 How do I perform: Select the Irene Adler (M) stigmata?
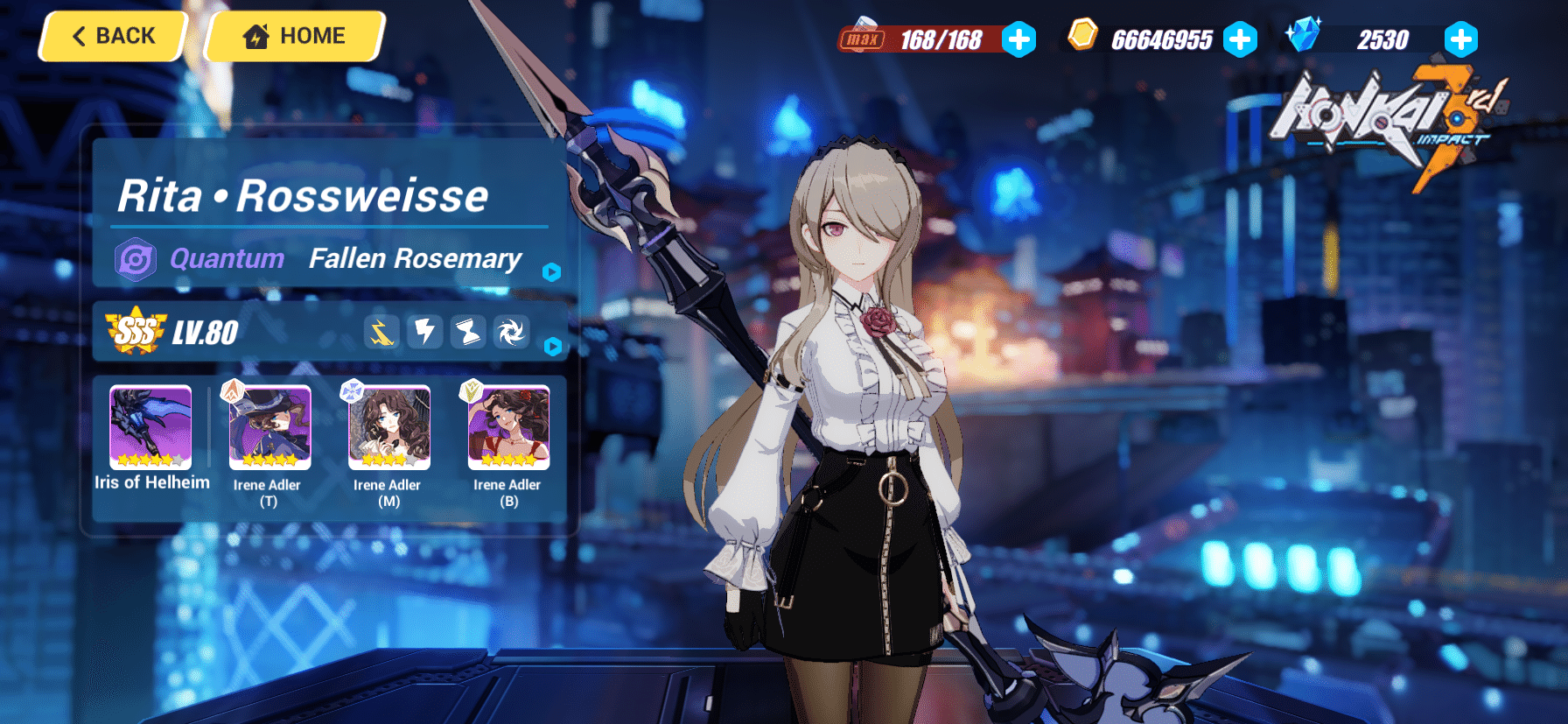388,427
